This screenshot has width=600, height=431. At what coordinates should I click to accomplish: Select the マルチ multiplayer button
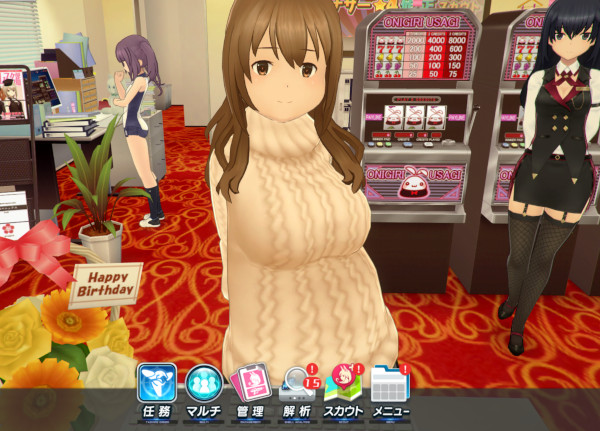tap(204, 388)
